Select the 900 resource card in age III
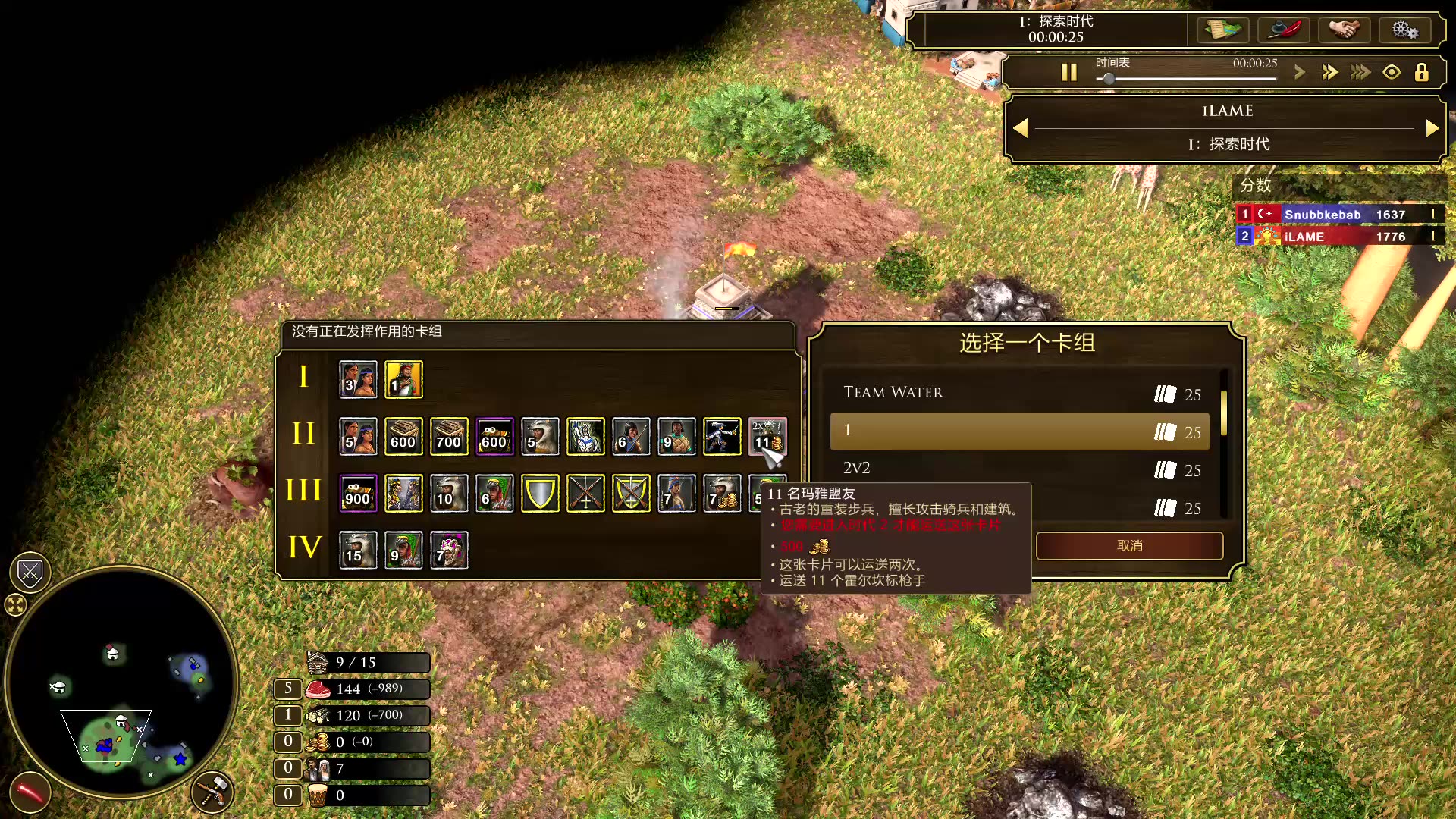The image size is (1456, 819). [x=358, y=494]
